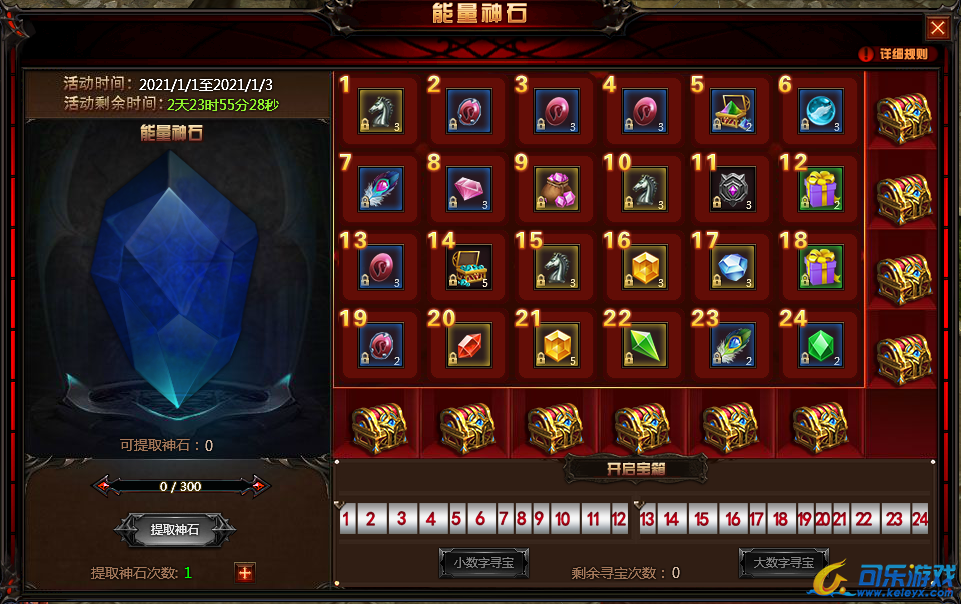Select reward slot 9 gem pouch

coord(556,189)
